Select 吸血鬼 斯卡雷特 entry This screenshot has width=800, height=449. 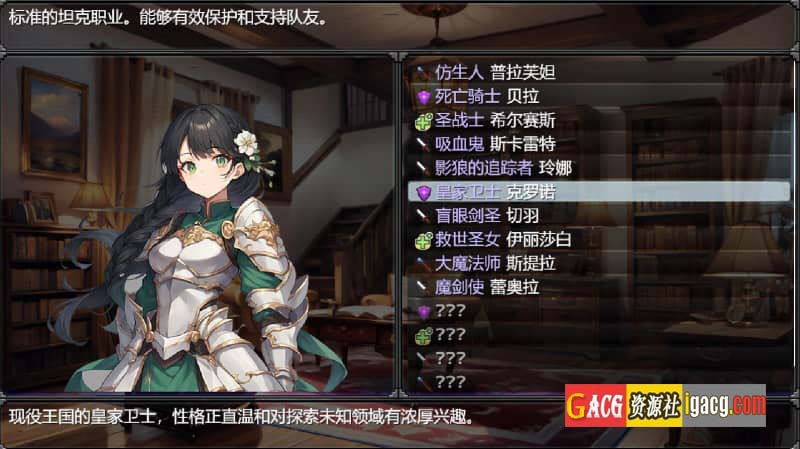496,144
